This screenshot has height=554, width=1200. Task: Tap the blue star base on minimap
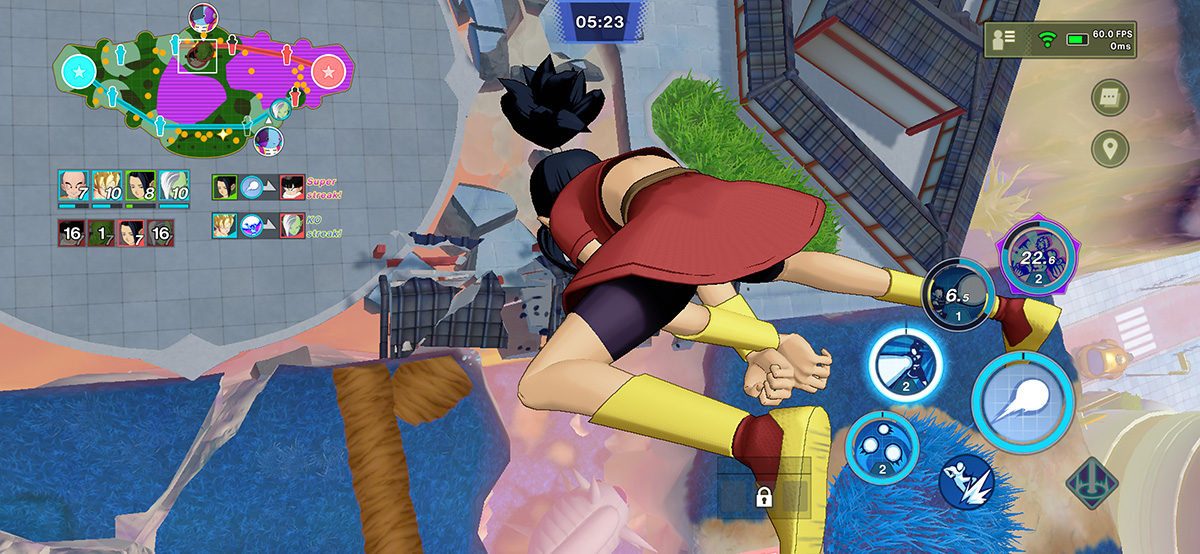[x=77, y=71]
